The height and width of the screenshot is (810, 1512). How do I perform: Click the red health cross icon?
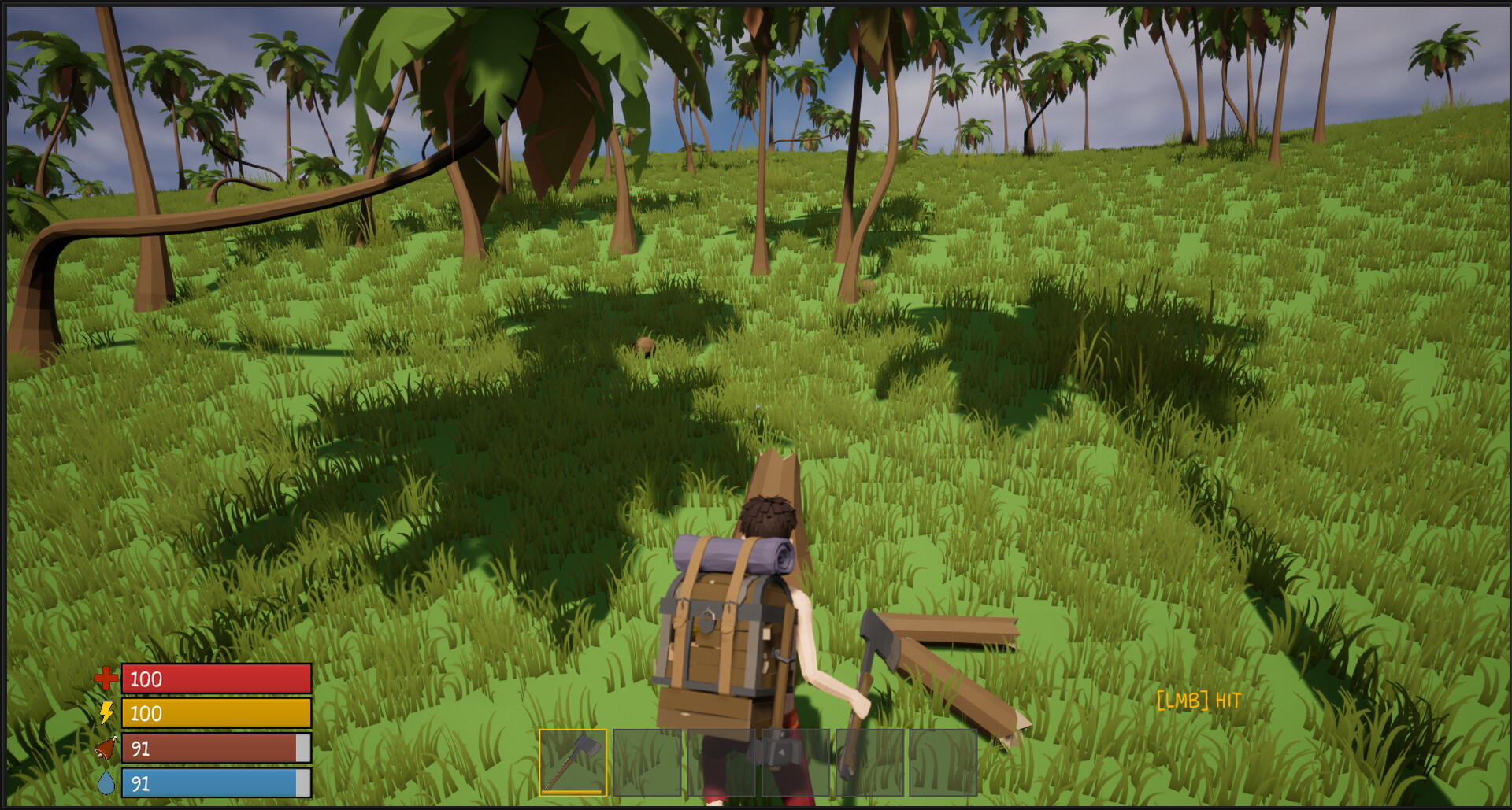pyautogui.click(x=106, y=679)
